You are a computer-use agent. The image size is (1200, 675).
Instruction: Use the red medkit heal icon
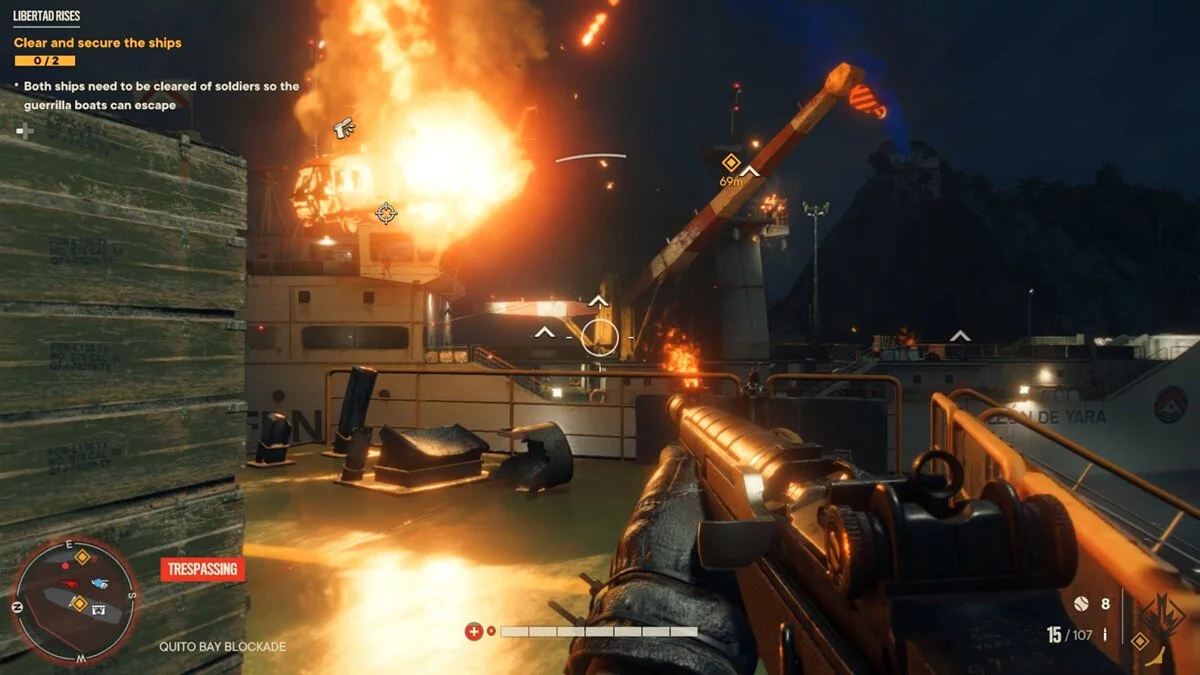tap(474, 631)
